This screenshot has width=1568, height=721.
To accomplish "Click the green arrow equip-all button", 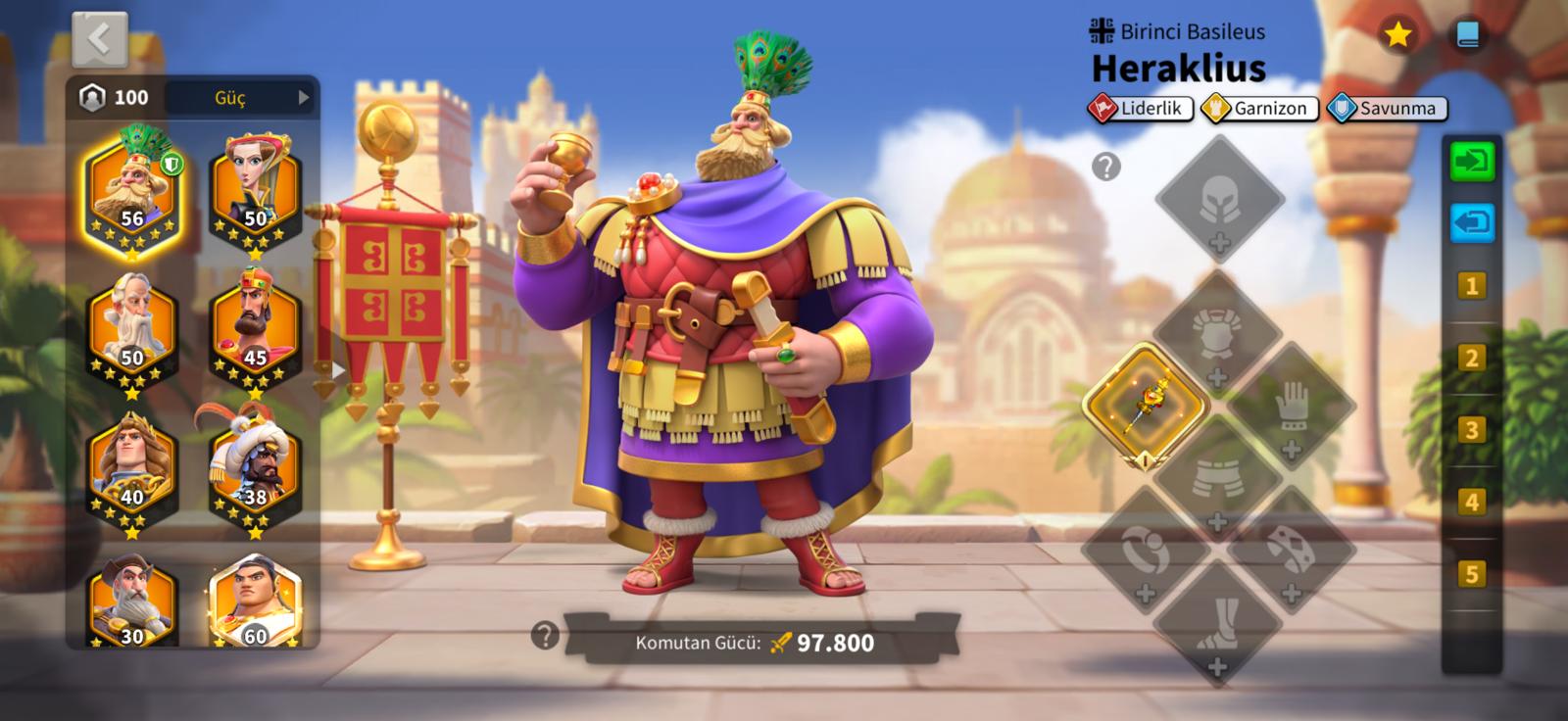I will [1471, 161].
